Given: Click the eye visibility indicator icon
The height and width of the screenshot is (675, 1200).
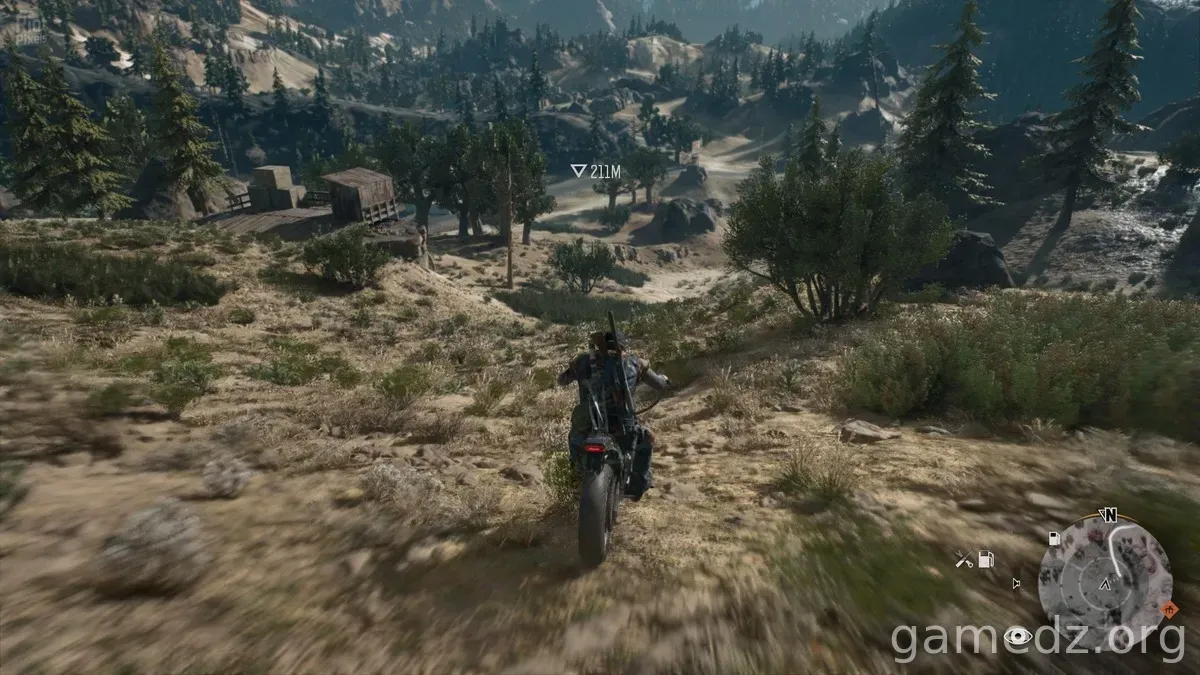Looking at the screenshot, I should (1018, 636).
